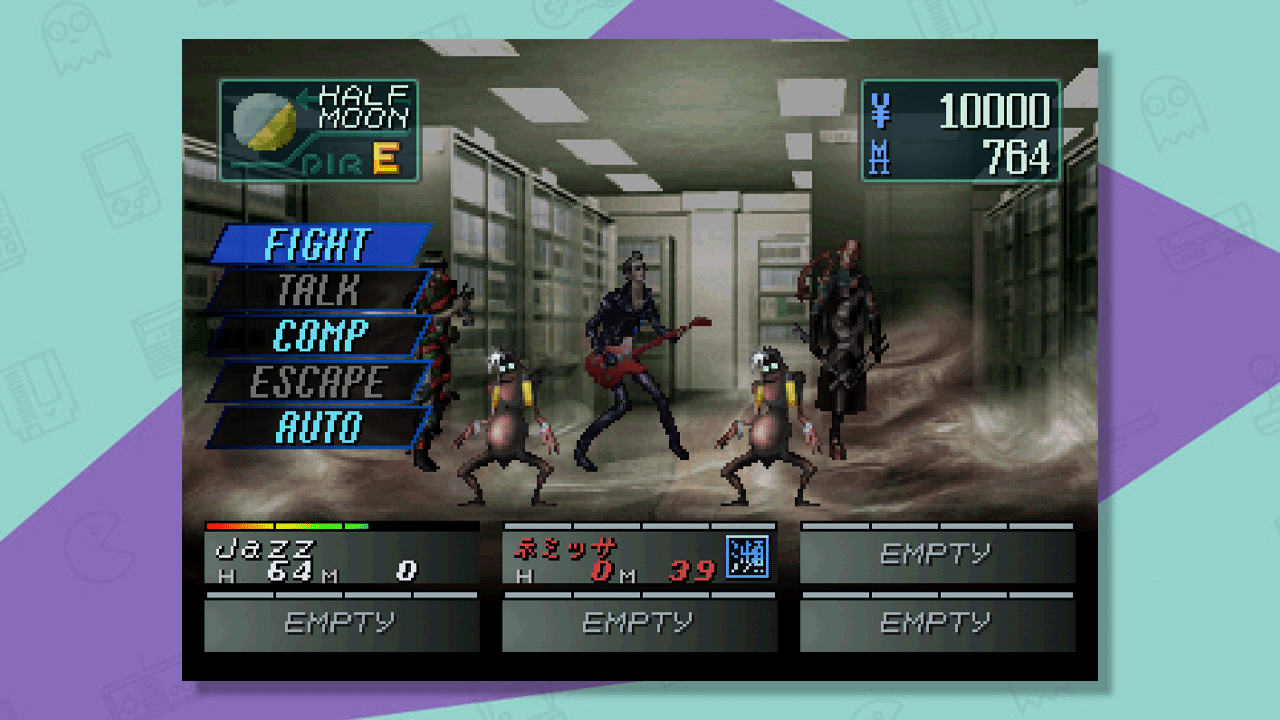The height and width of the screenshot is (720, 1280).
Task: Click the bottom-right EMPTY party slot
Action: point(936,622)
